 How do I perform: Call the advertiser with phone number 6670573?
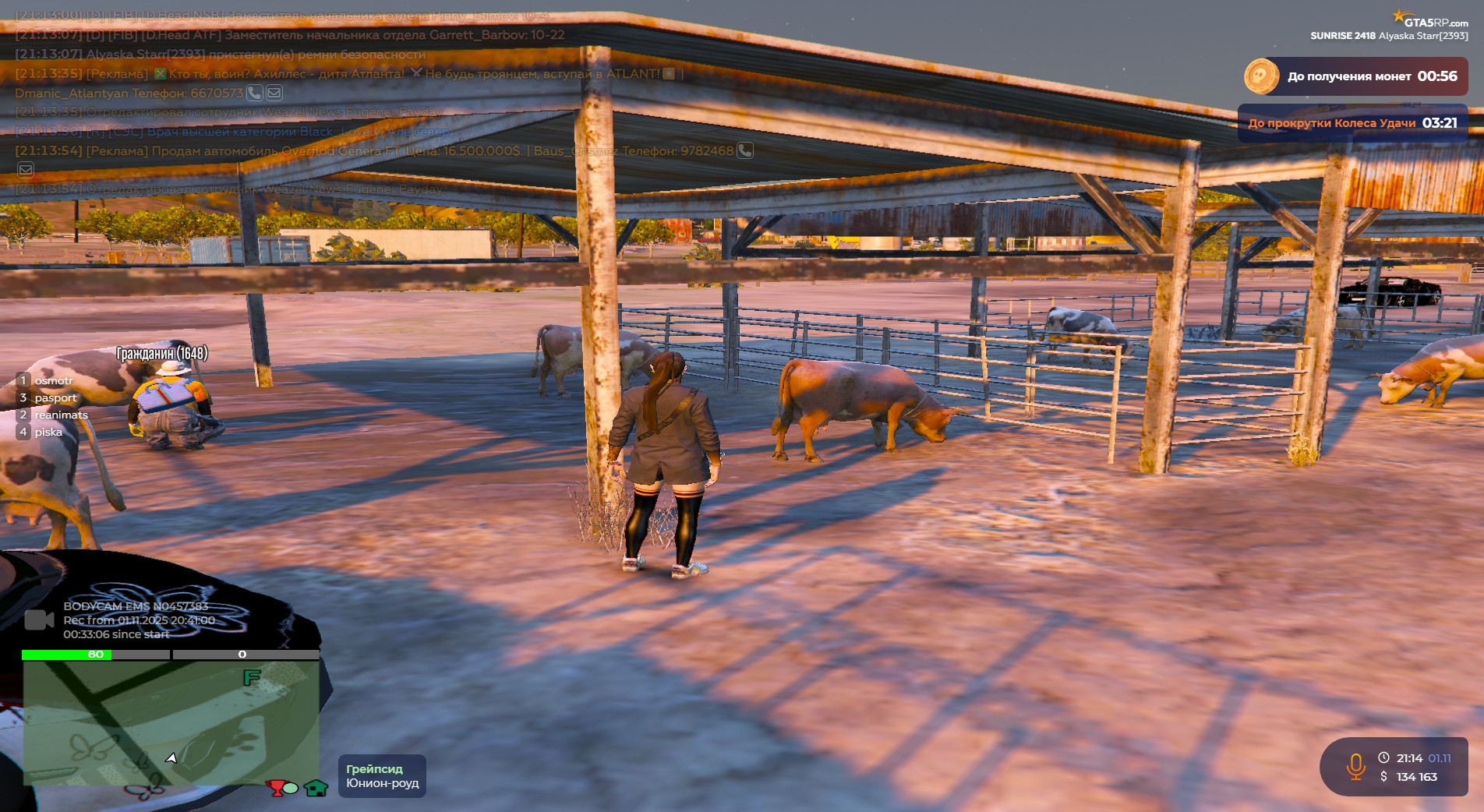(255, 93)
